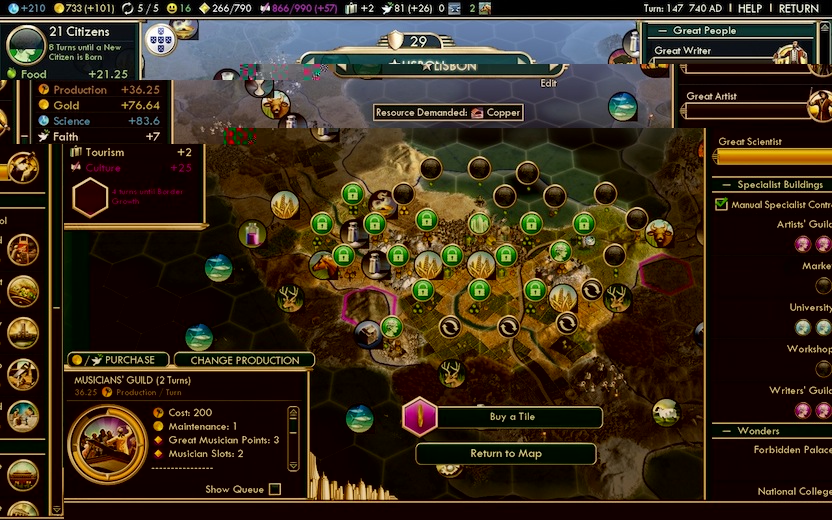Toggle the Show Queue checkbox

click(x=275, y=489)
